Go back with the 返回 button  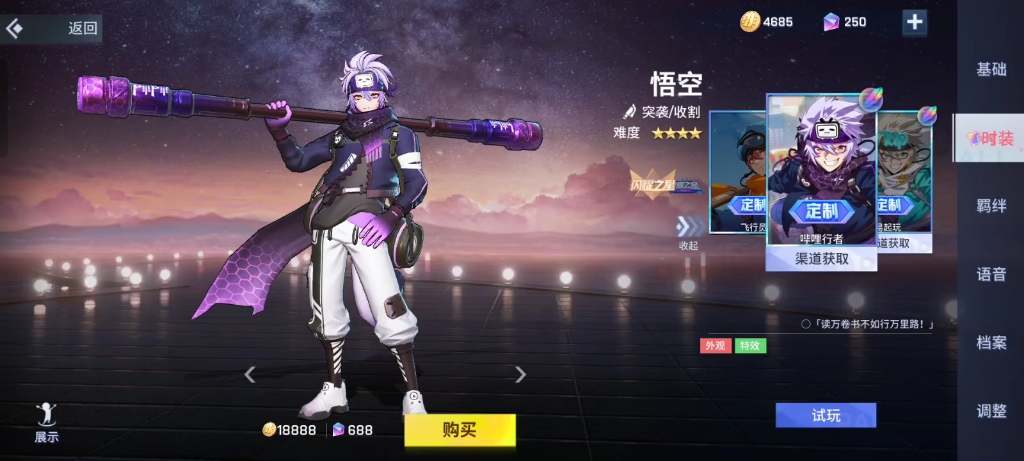(55, 28)
